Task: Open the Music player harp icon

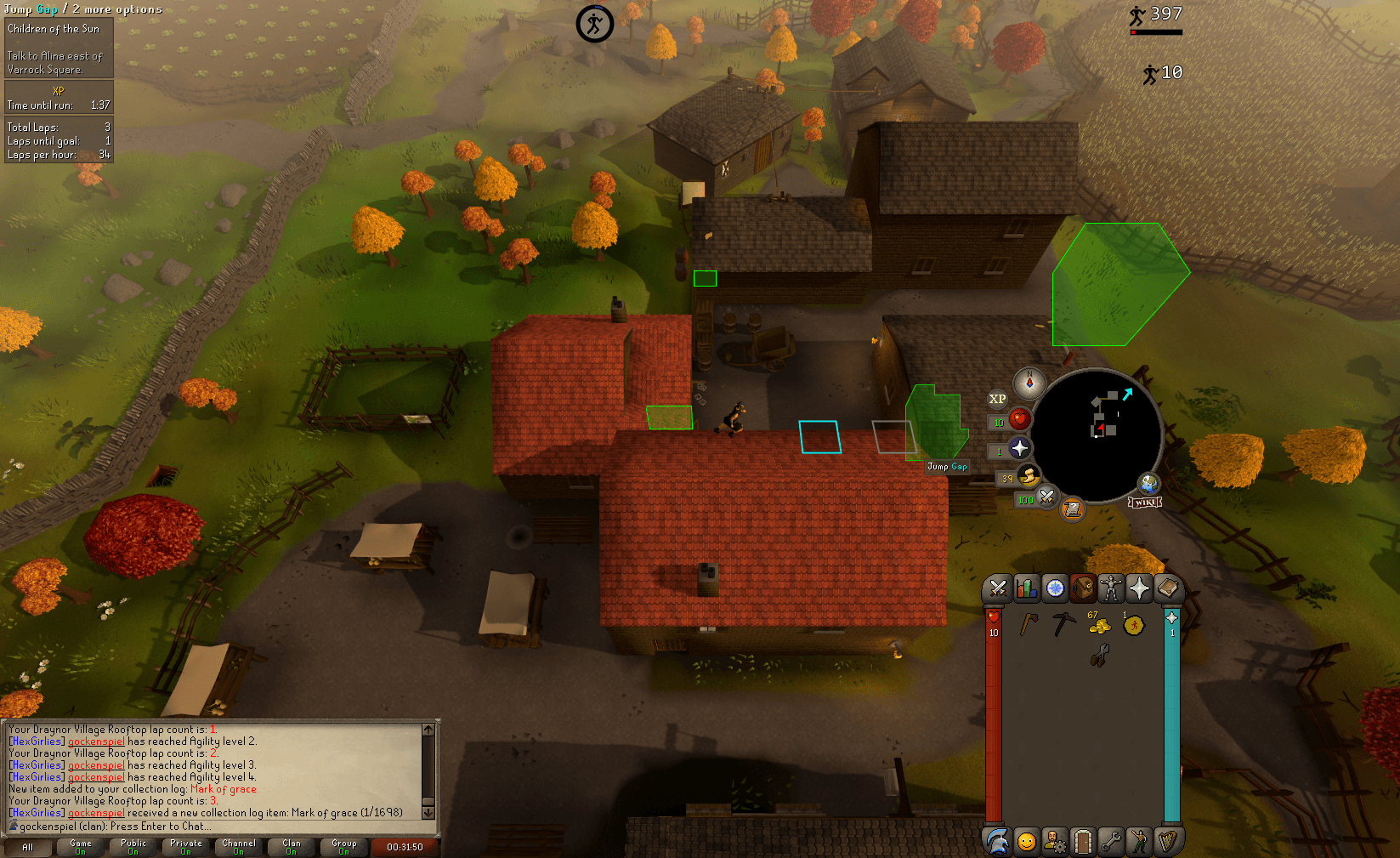Action: click(1169, 840)
